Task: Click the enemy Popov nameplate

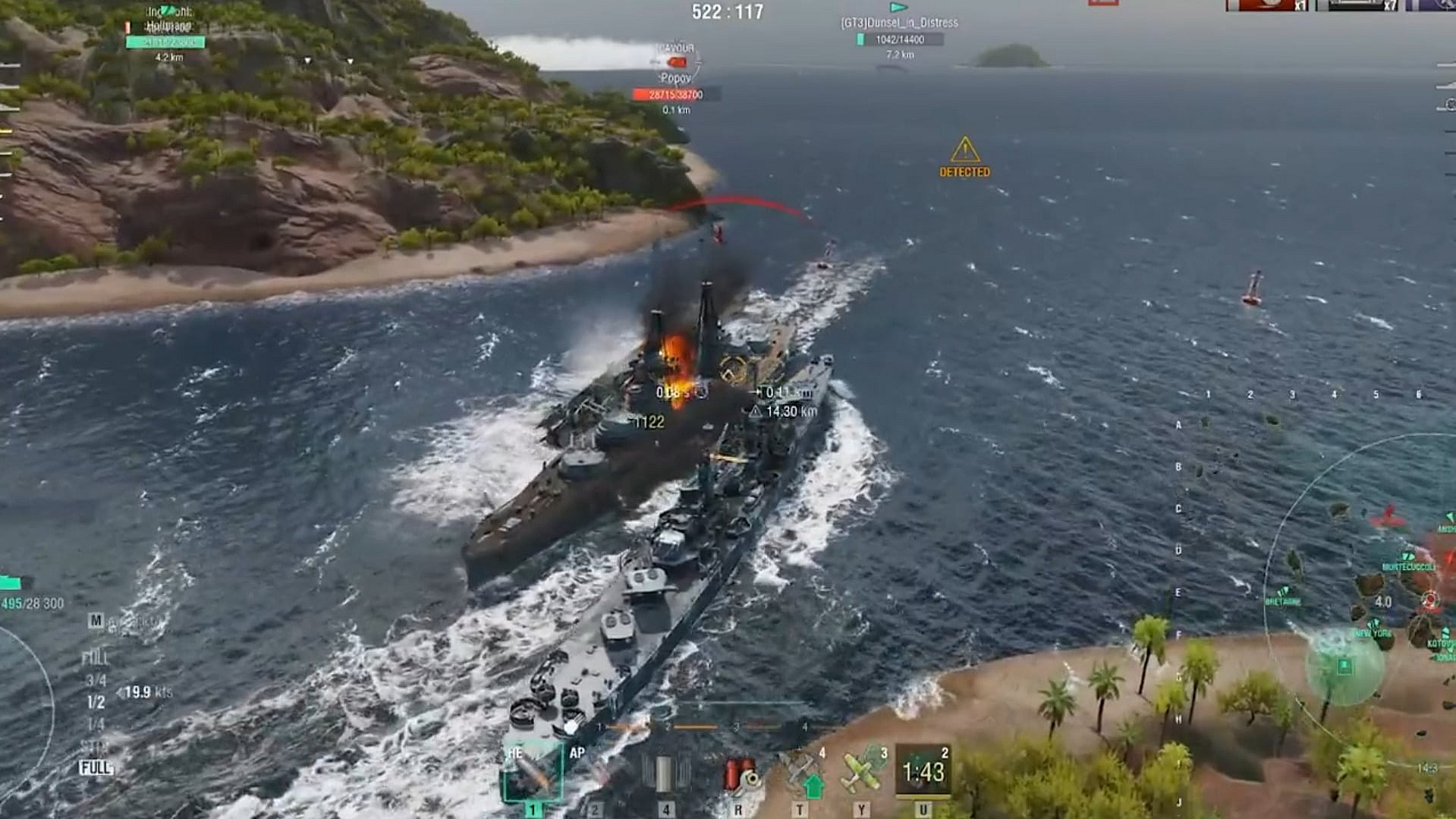Action: [x=675, y=79]
